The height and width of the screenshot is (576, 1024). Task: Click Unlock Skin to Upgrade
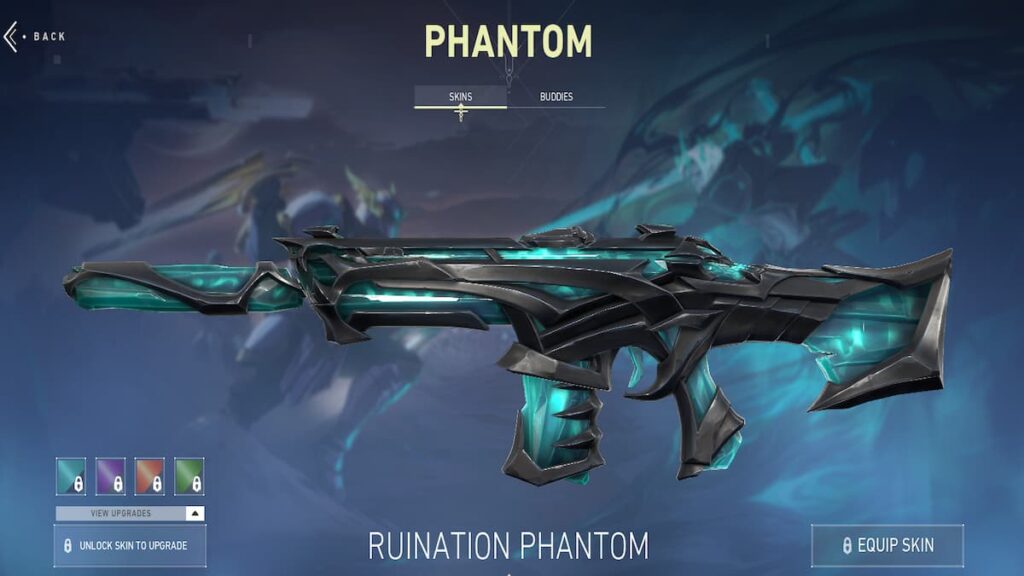click(x=130, y=546)
